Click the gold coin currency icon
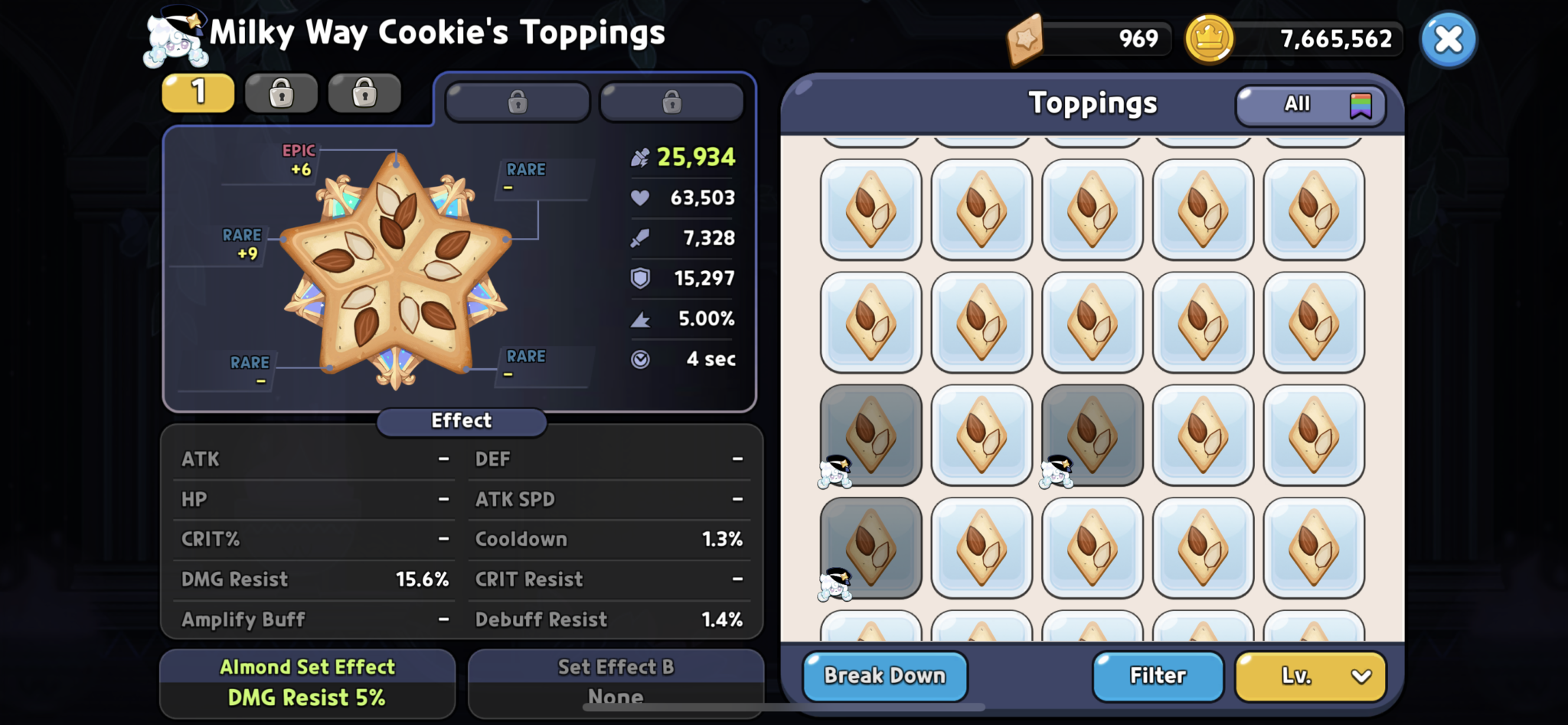The image size is (1568, 725). (x=1208, y=40)
